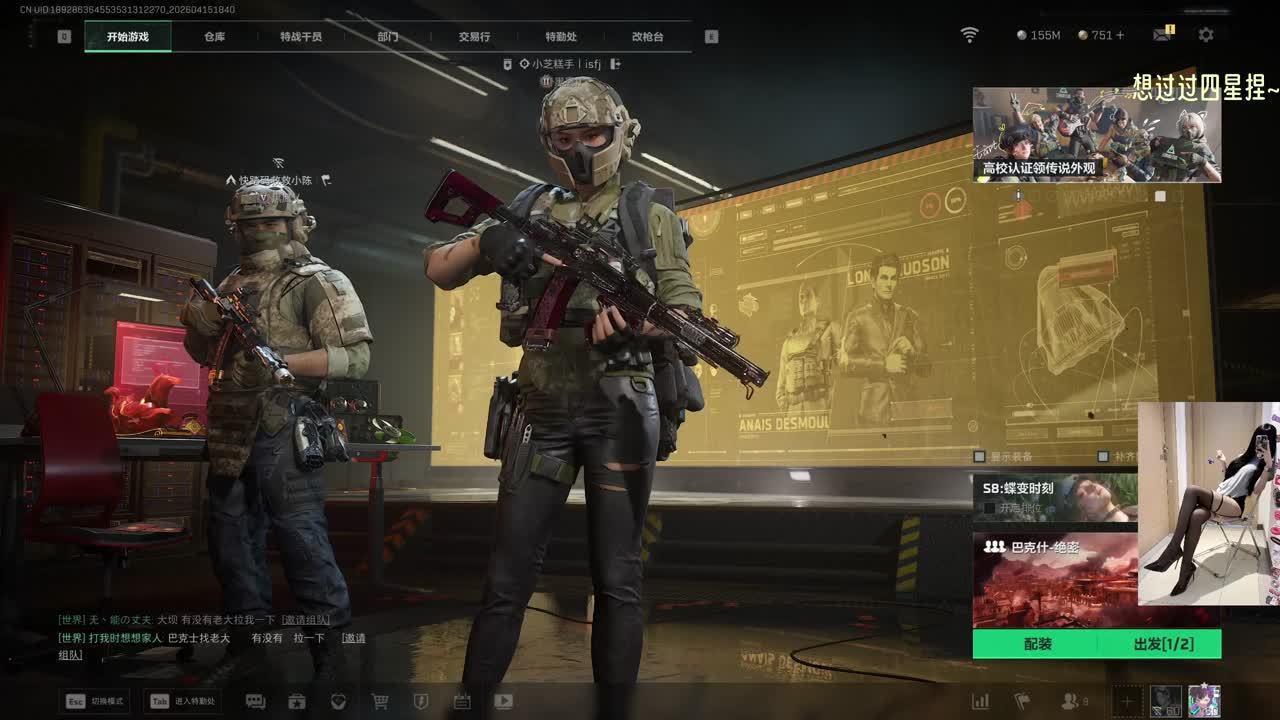The image size is (1280, 720).
Task: Select the 开始游戏 start game tab
Action: pos(128,37)
